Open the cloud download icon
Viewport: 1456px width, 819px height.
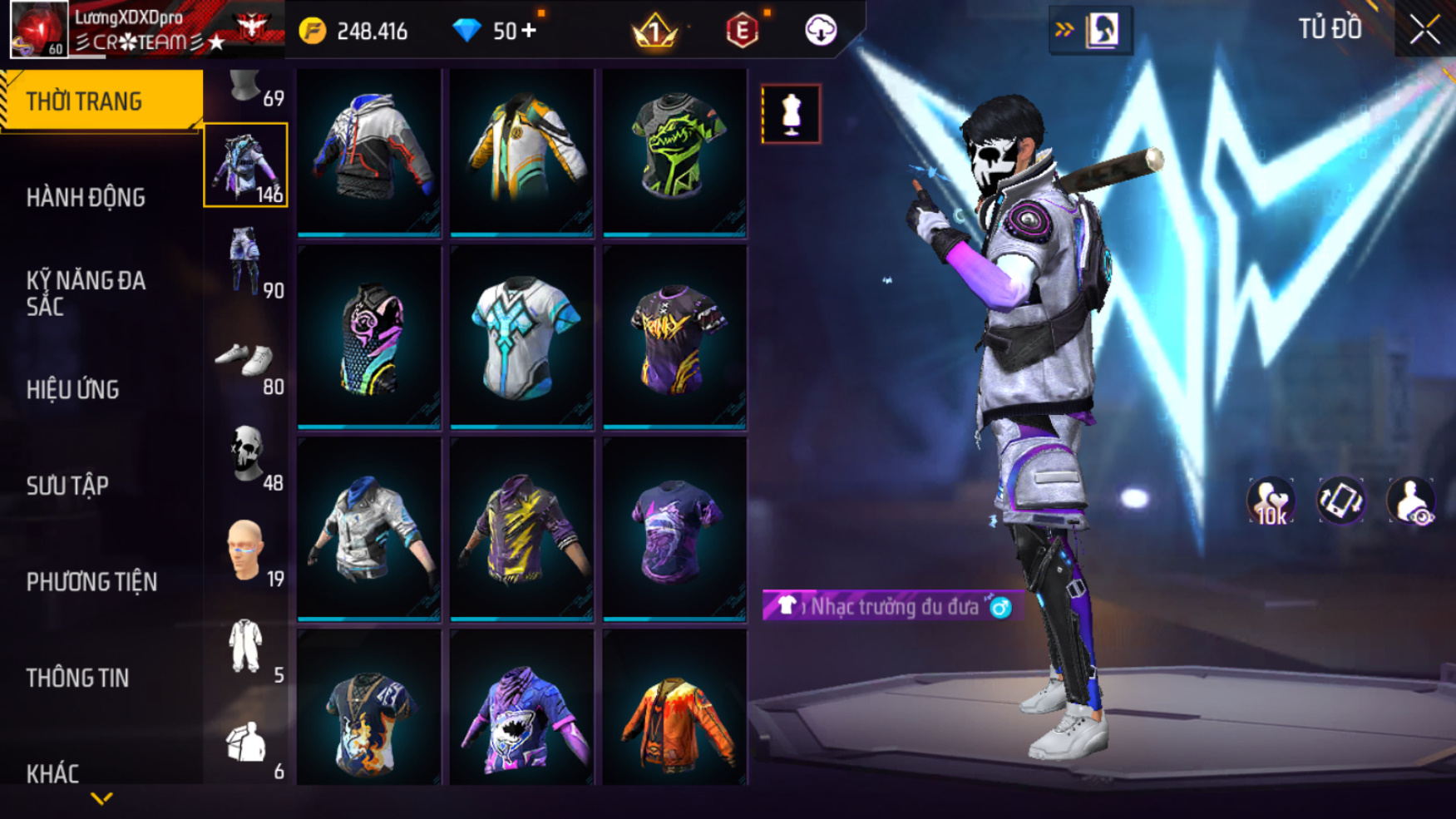(x=821, y=31)
